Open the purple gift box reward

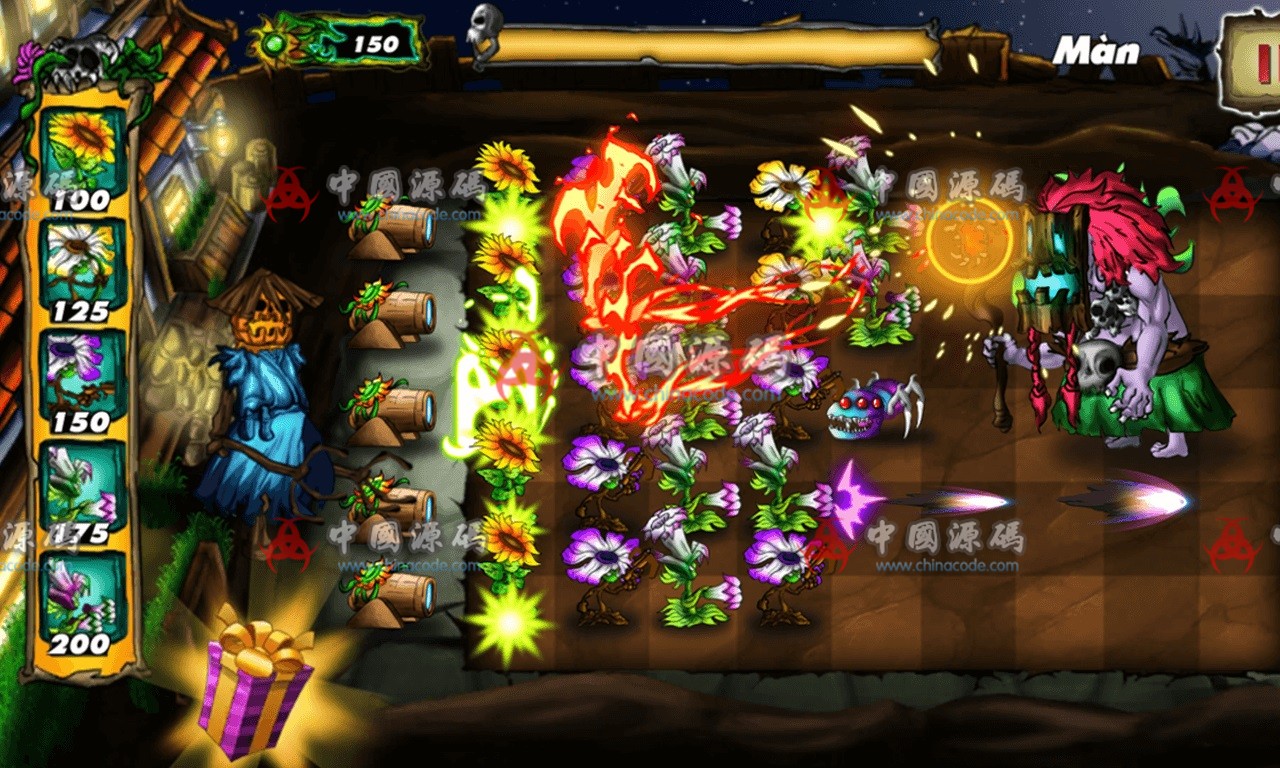[255, 687]
